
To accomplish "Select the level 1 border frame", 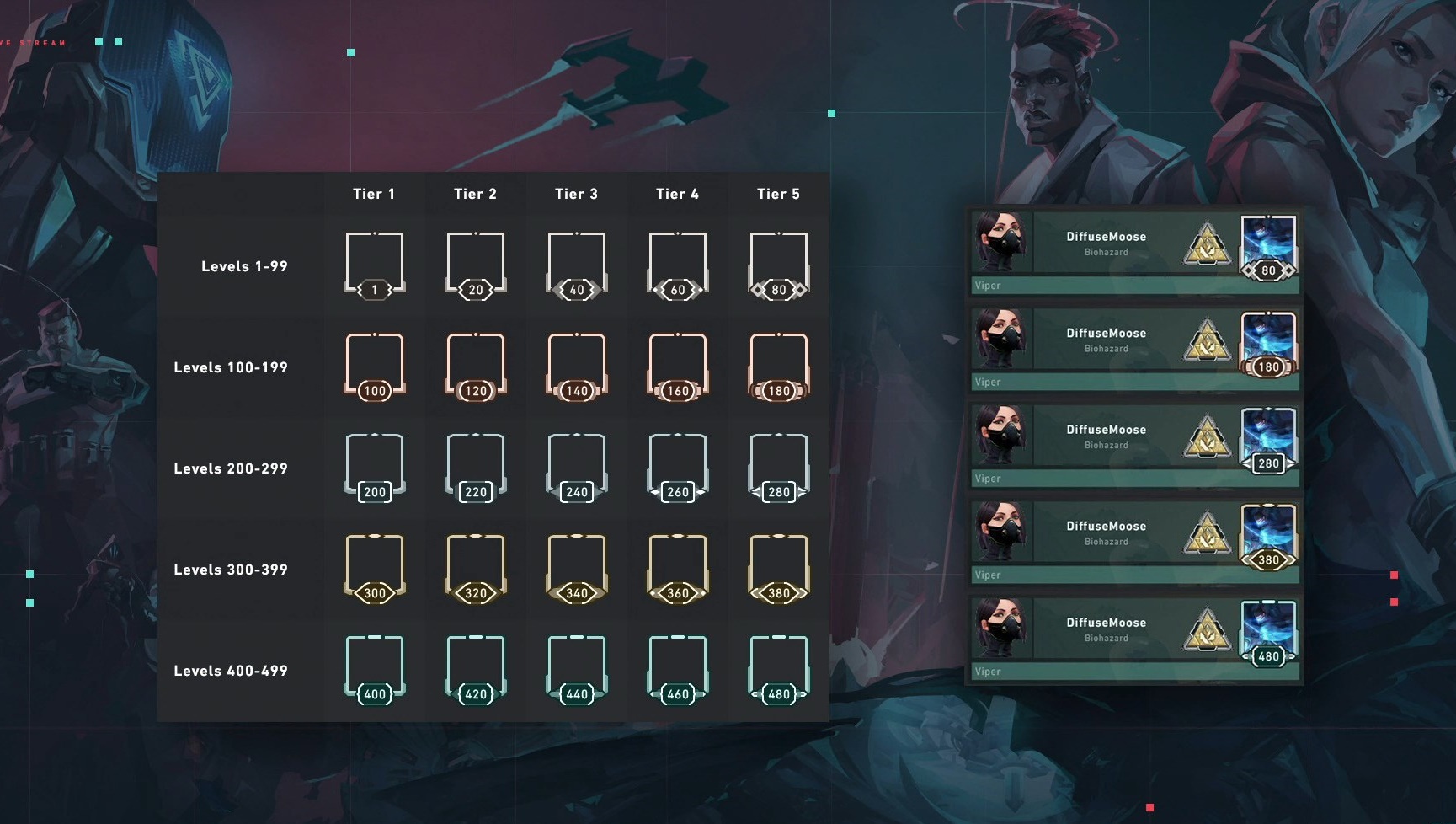I will click(x=375, y=265).
